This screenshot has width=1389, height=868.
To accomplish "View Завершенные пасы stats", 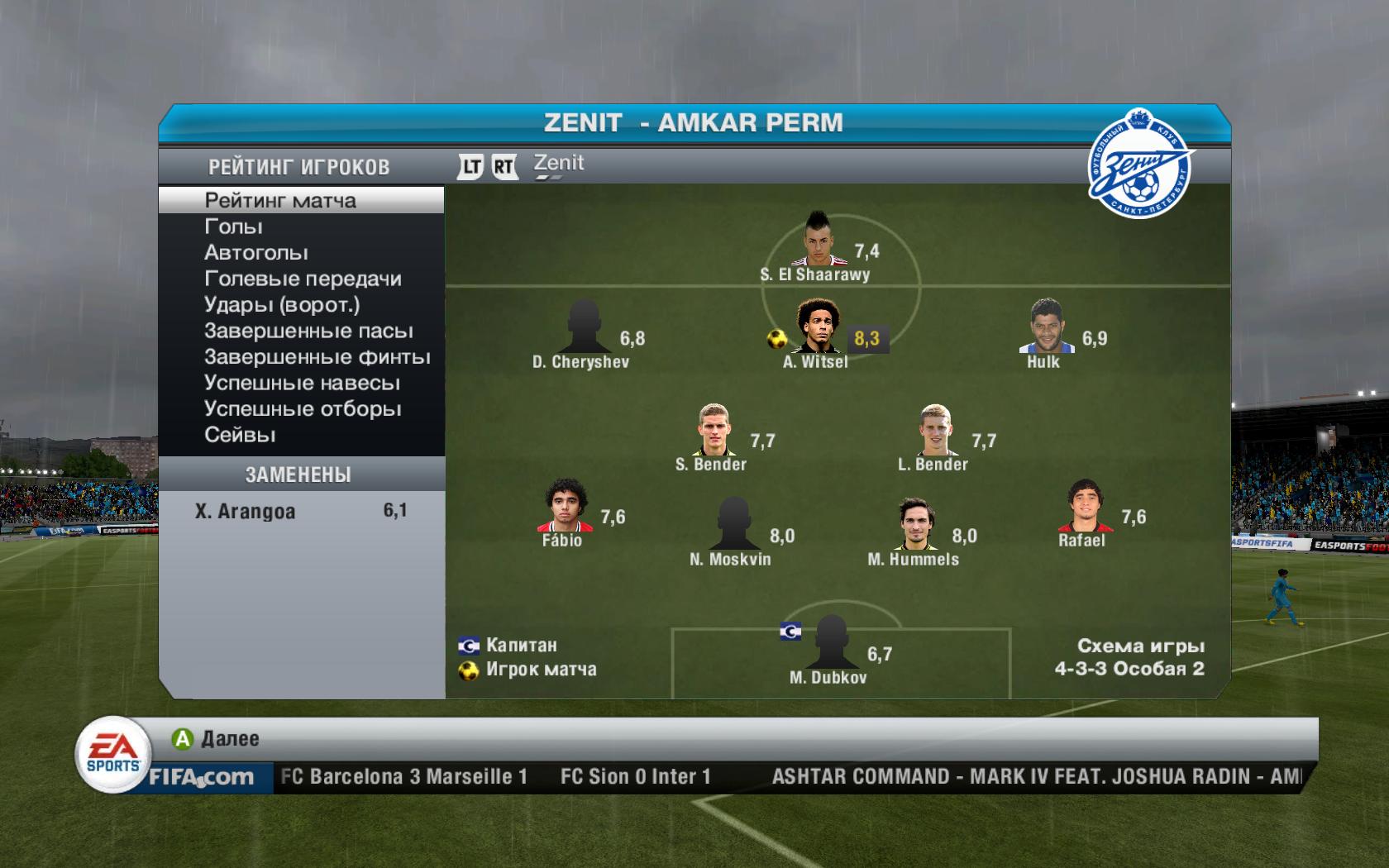I will click(x=308, y=331).
